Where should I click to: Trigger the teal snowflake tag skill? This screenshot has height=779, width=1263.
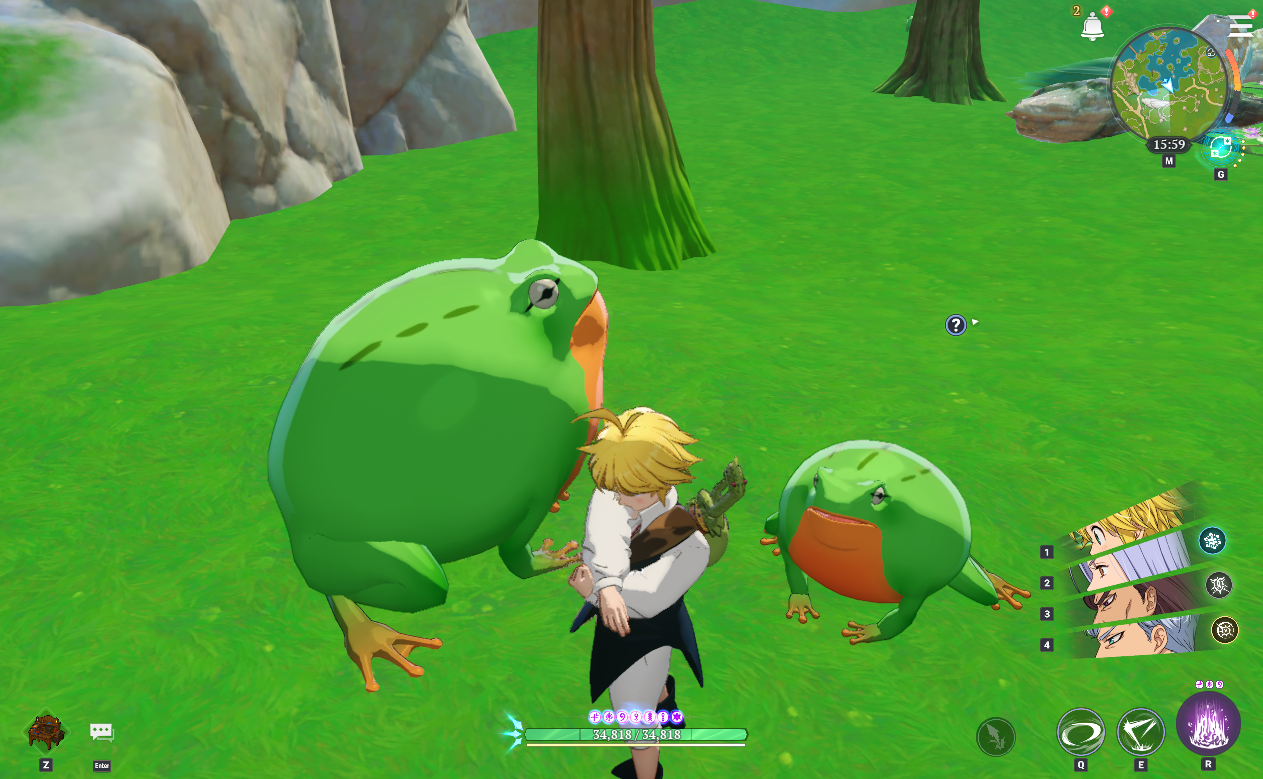pos(1212,541)
